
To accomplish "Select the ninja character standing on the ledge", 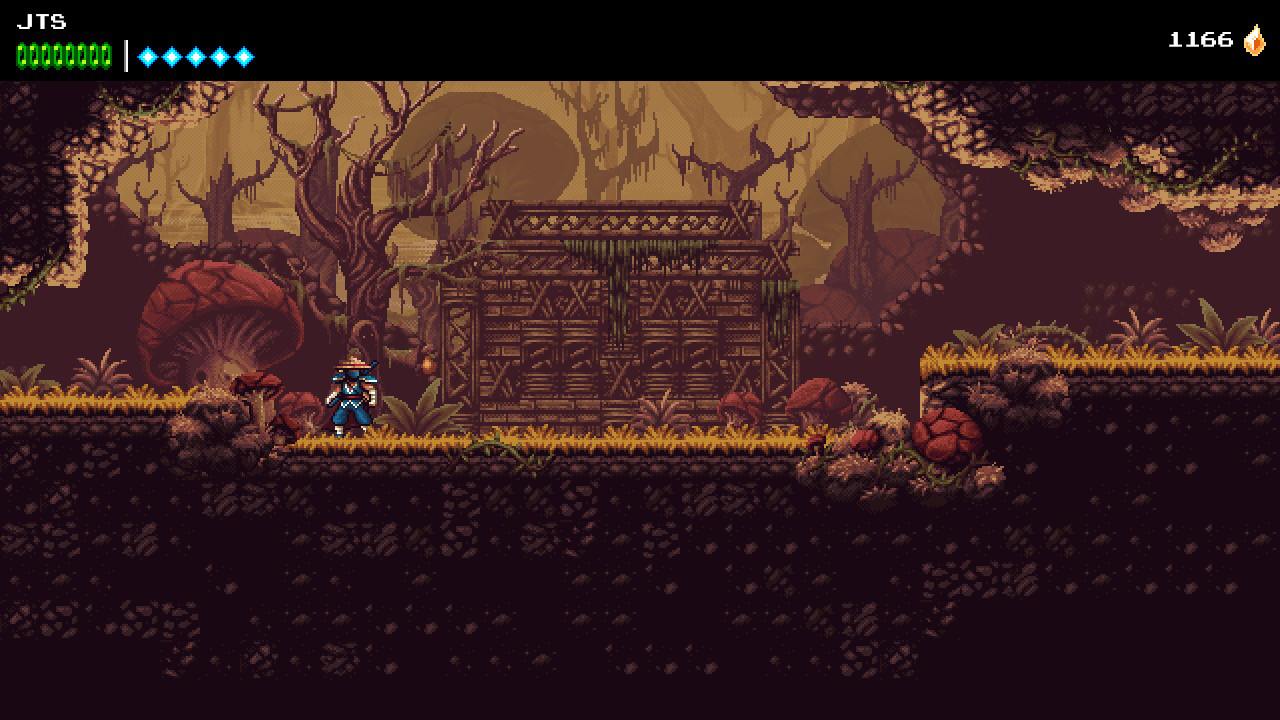I will (x=352, y=395).
